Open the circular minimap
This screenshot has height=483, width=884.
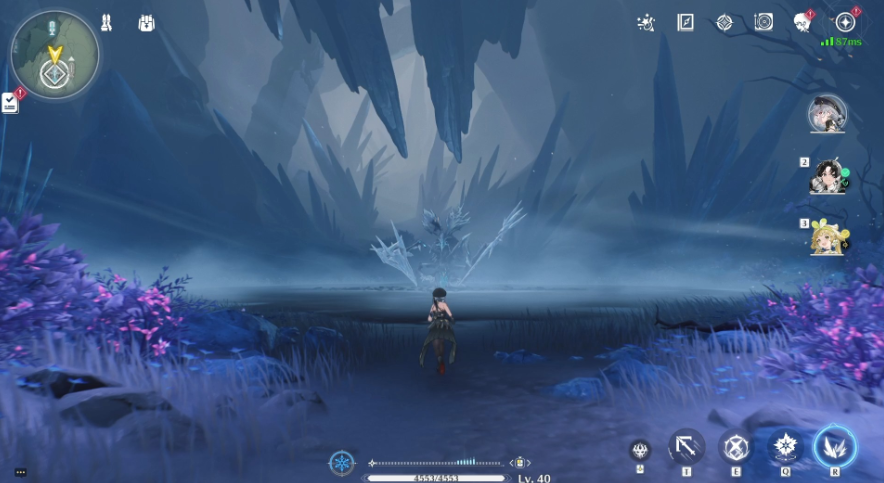54,55
